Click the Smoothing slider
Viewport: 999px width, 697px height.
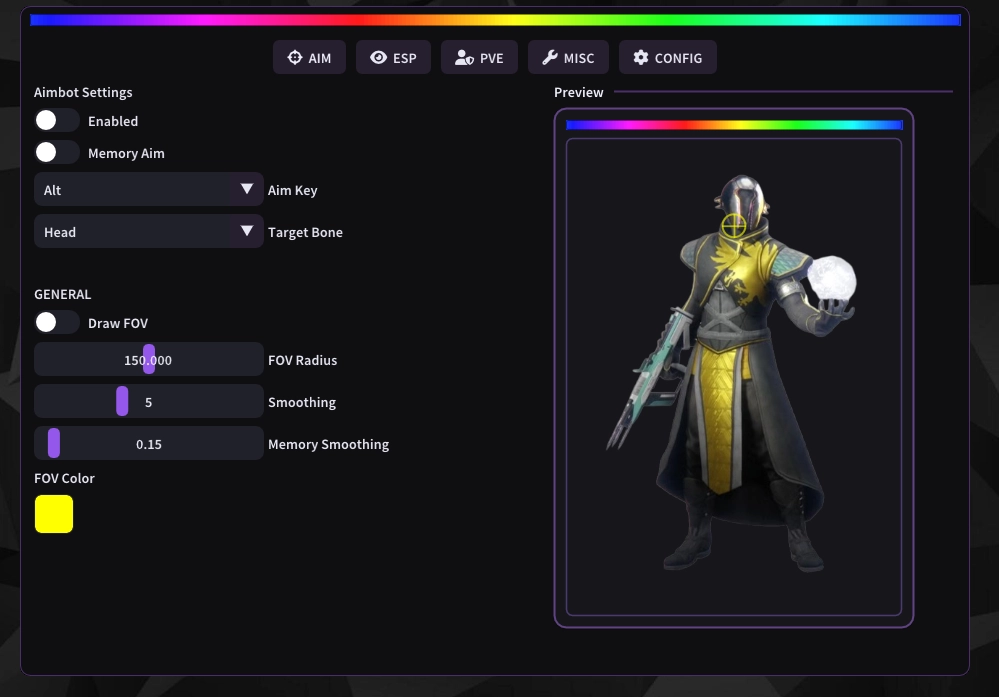tap(149, 402)
